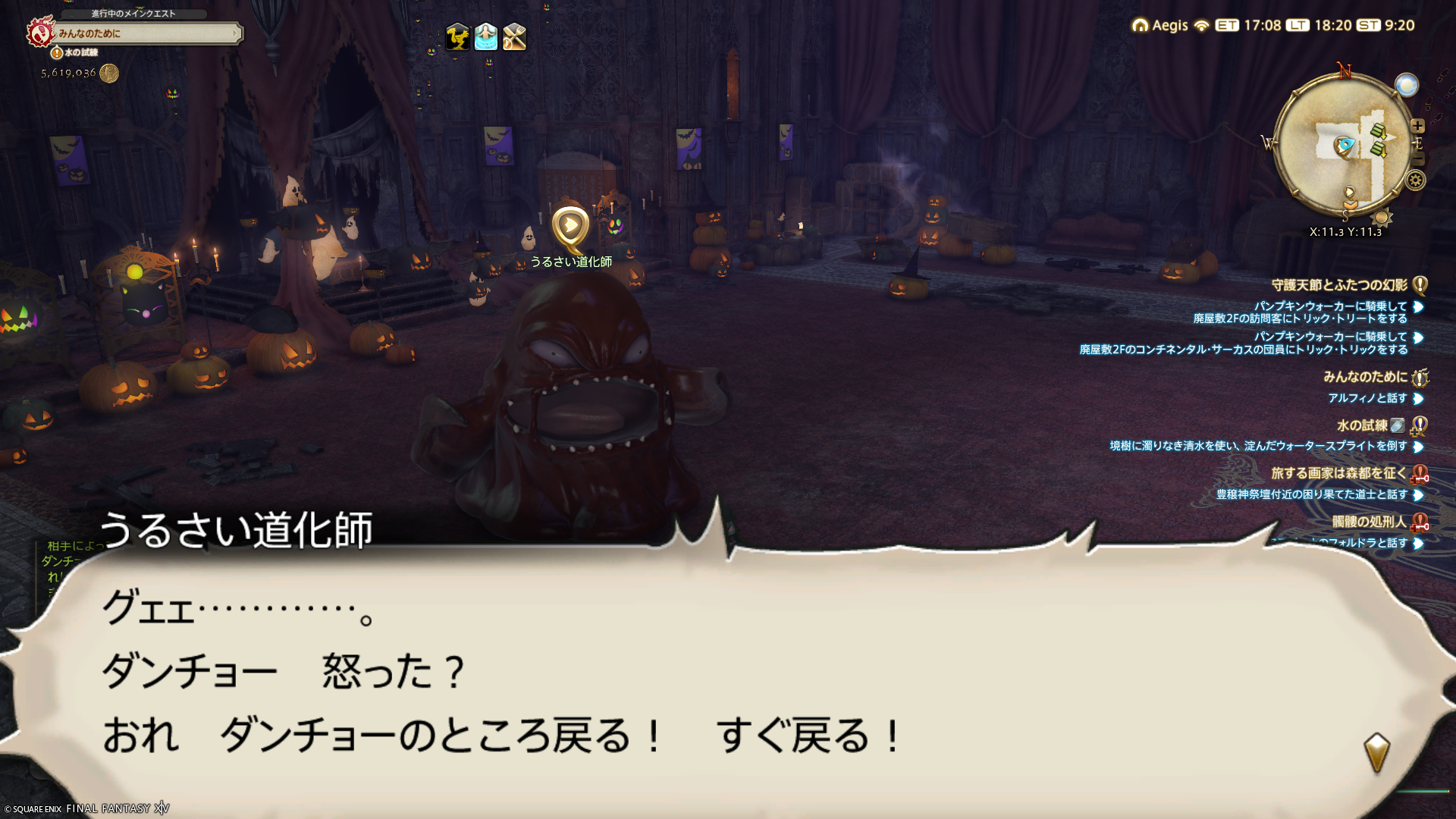Image resolution: width=1456 pixels, height=819 pixels.
Task: Click the blue swimming figure status icon
Action: [485, 36]
